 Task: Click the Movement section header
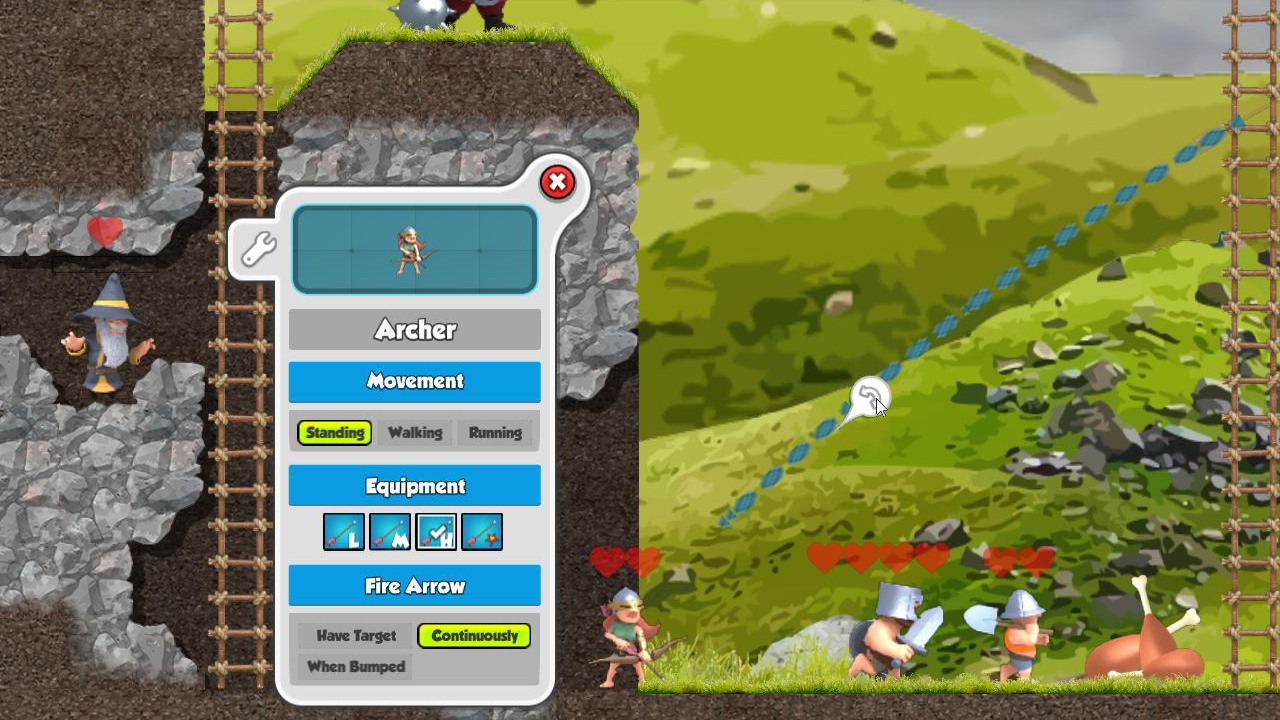[x=414, y=381]
